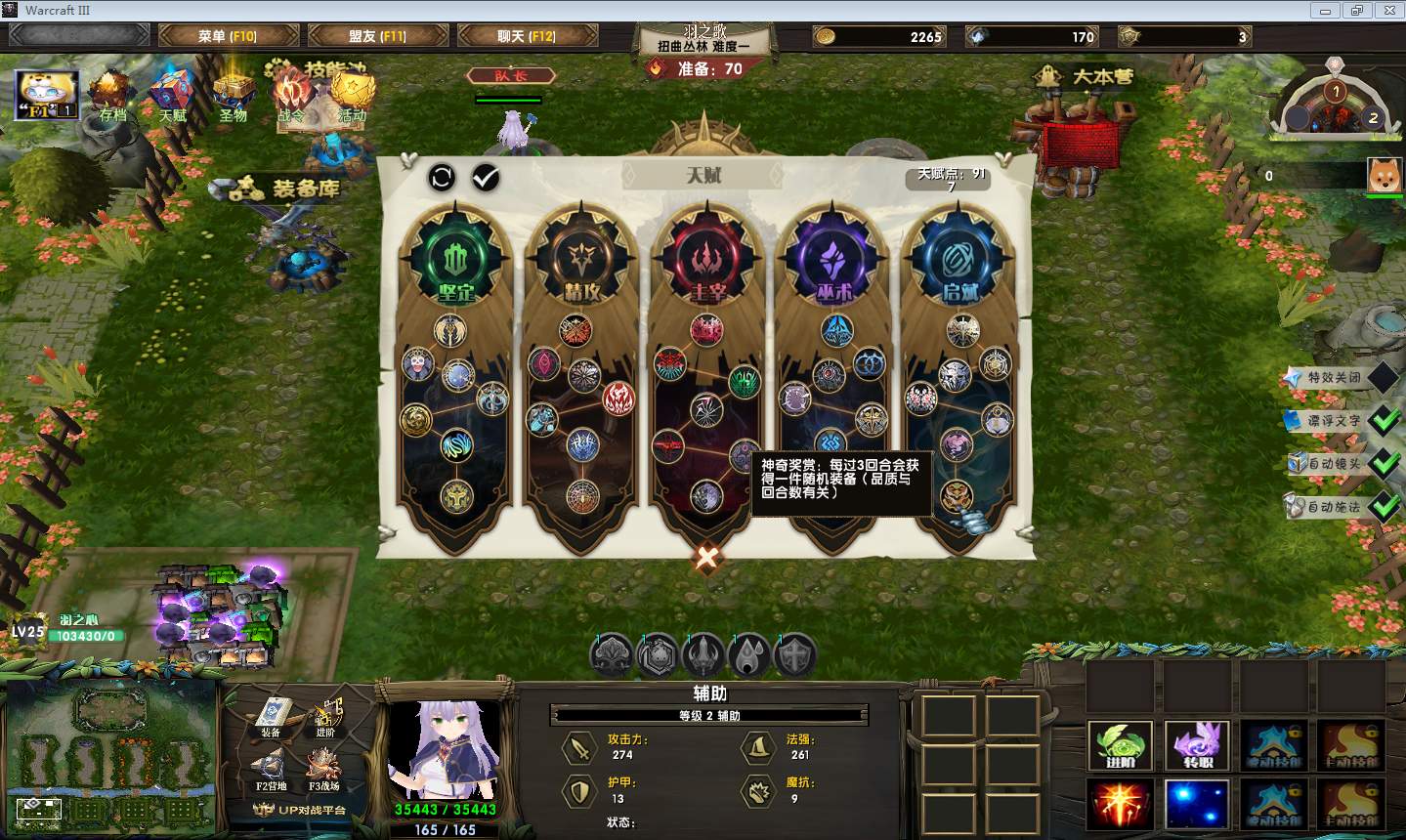Open the 存档 save icon
The width and height of the screenshot is (1406, 840).
(x=113, y=96)
